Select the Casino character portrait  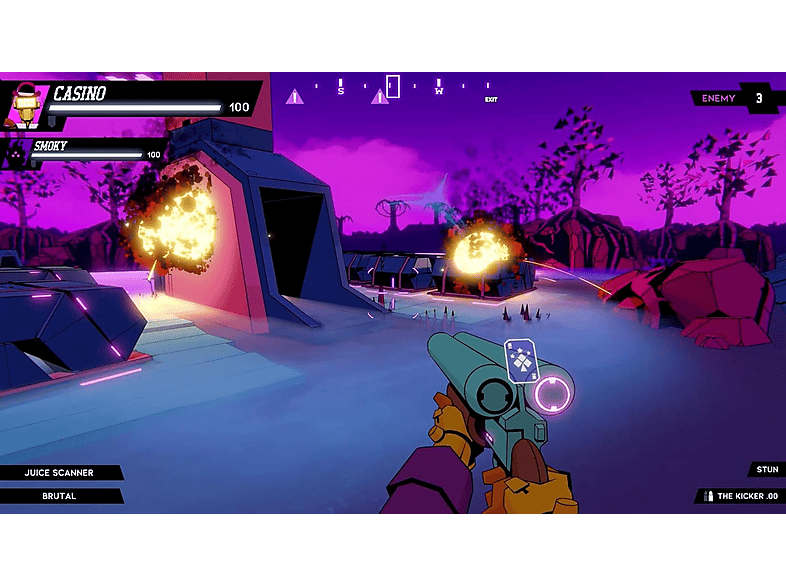pos(24,104)
